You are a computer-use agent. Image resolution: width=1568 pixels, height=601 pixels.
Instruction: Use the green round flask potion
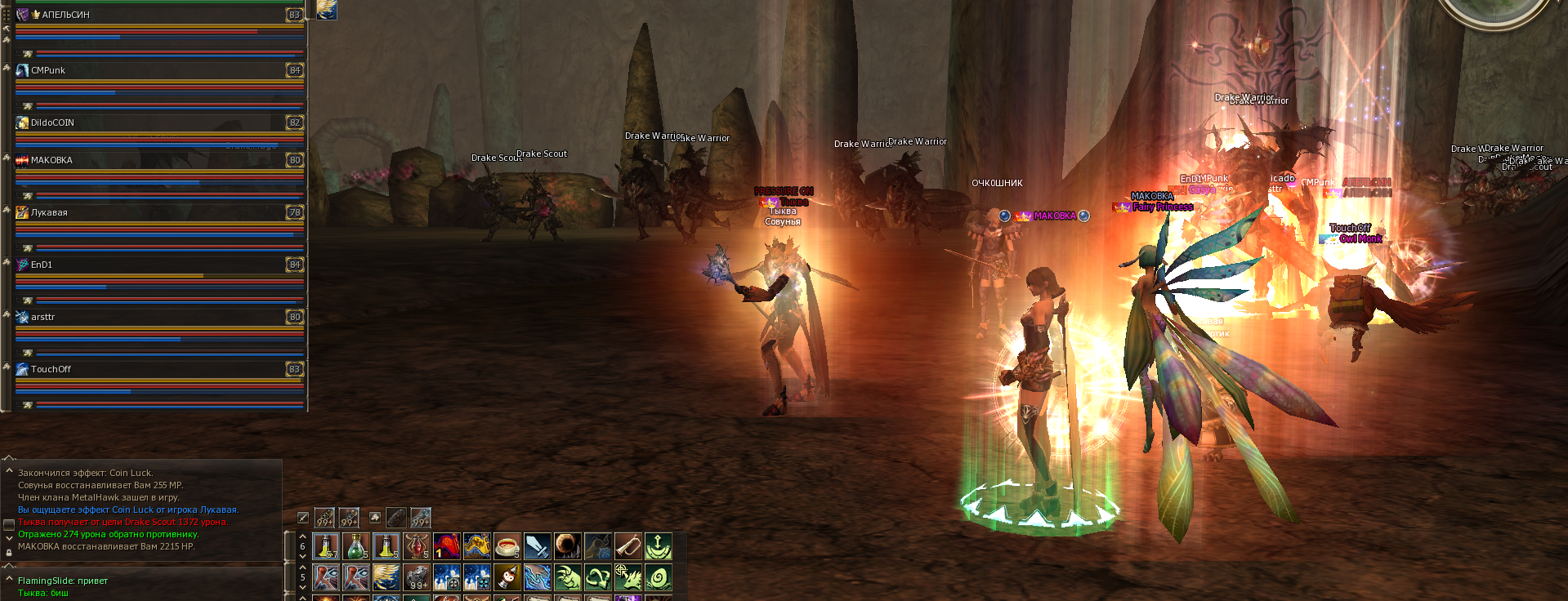[356, 545]
